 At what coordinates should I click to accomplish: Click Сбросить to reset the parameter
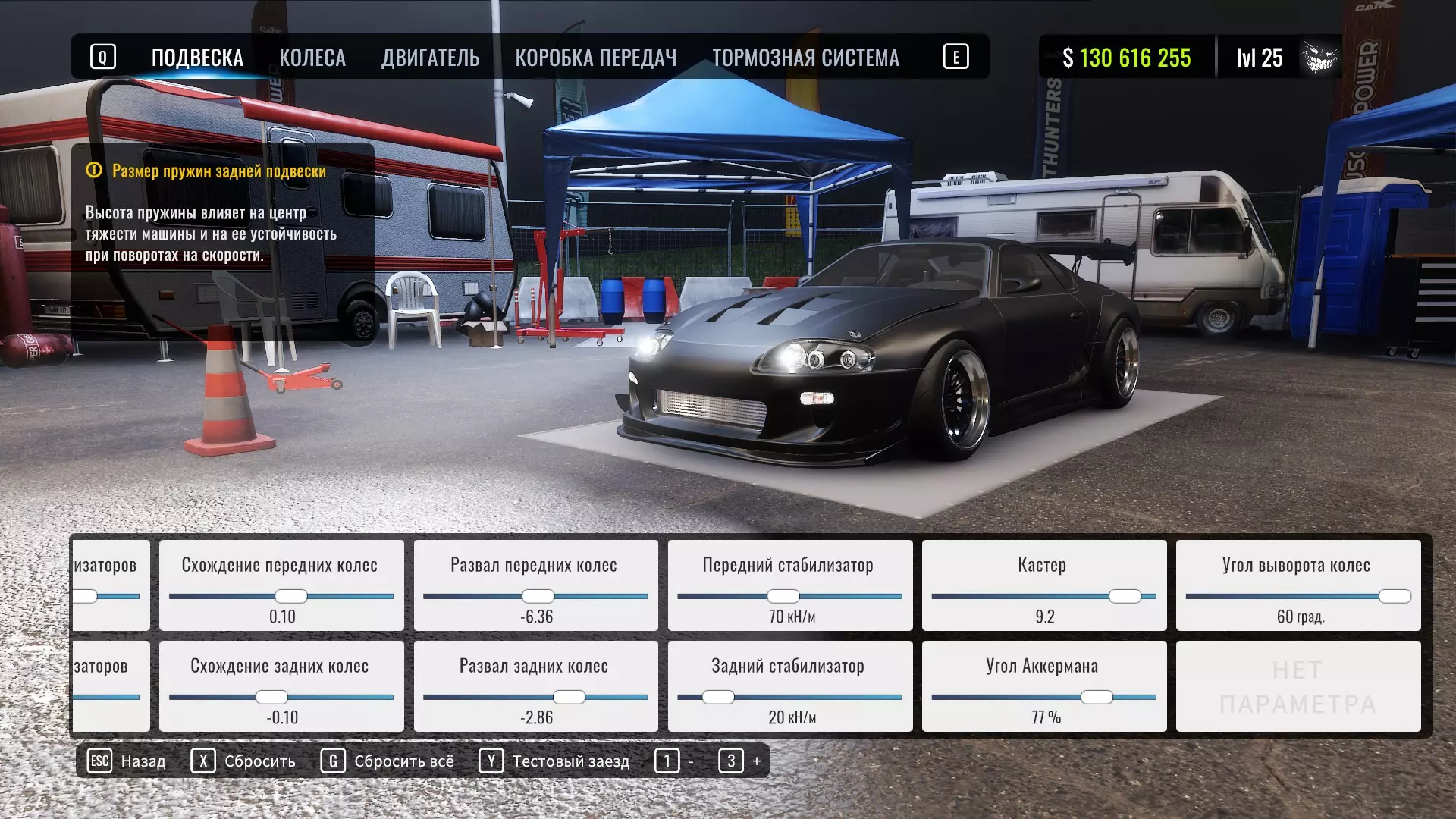243,761
